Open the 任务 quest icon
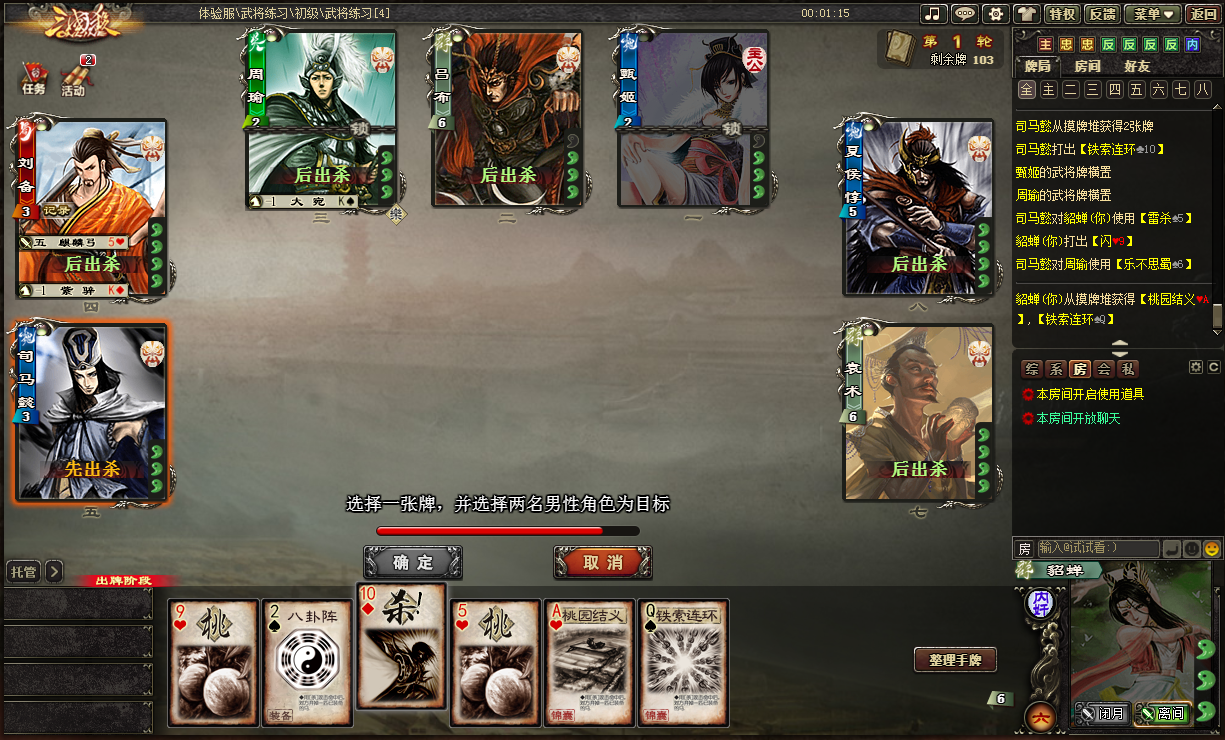Screen dimensions: 1225x740 (x=34, y=78)
